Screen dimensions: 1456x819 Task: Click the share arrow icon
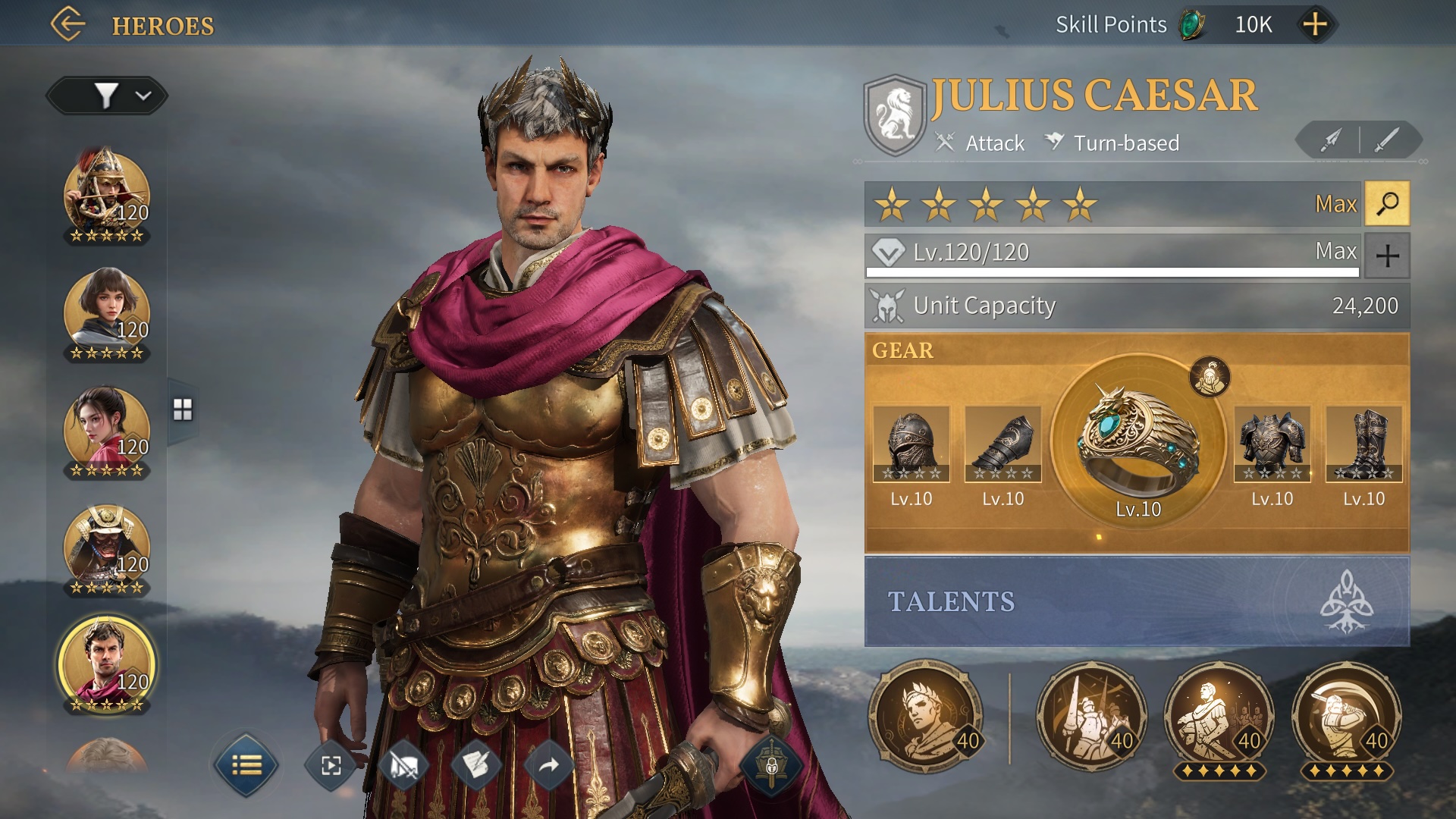548,764
